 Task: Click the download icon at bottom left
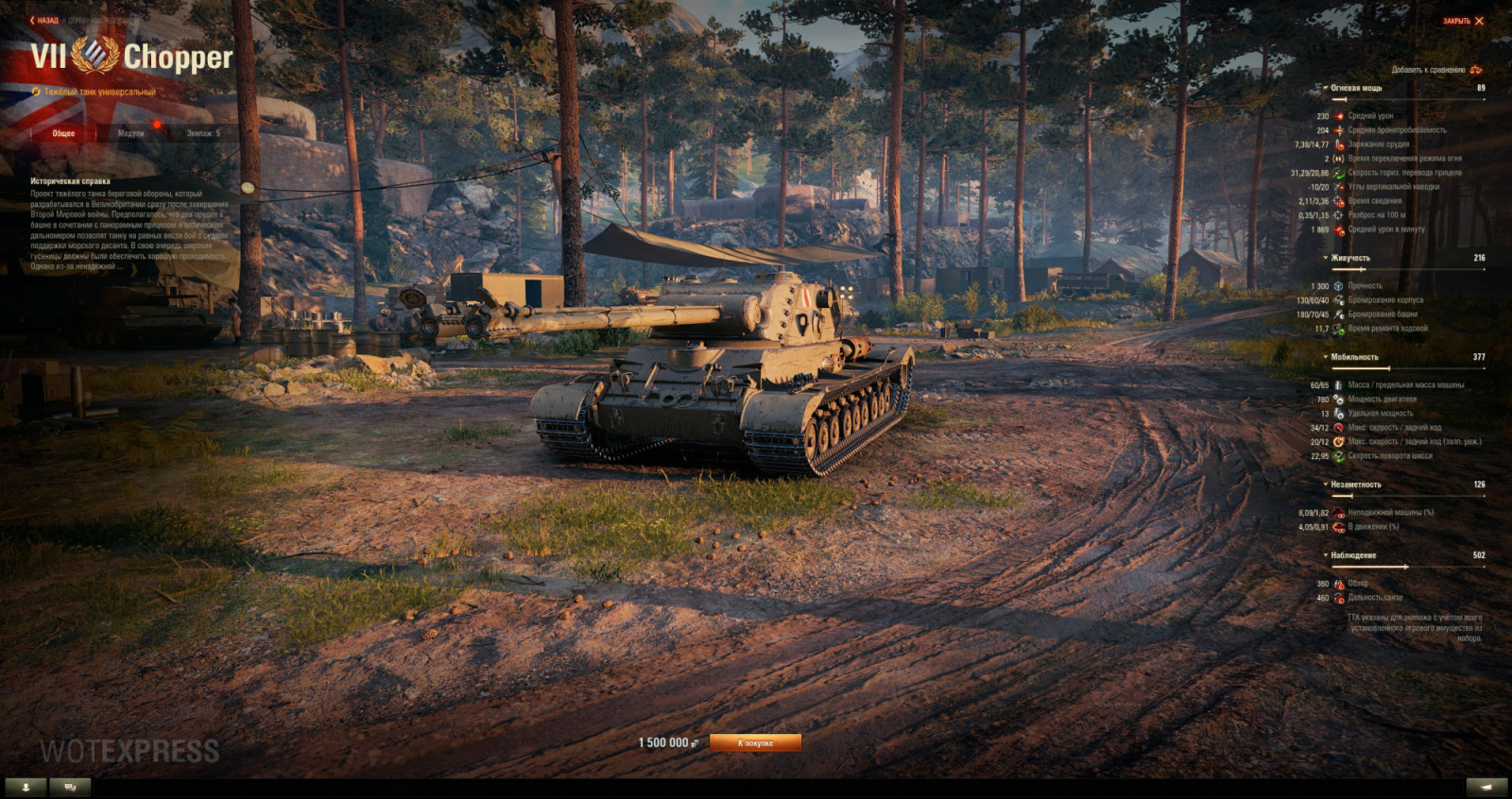(x=26, y=785)
